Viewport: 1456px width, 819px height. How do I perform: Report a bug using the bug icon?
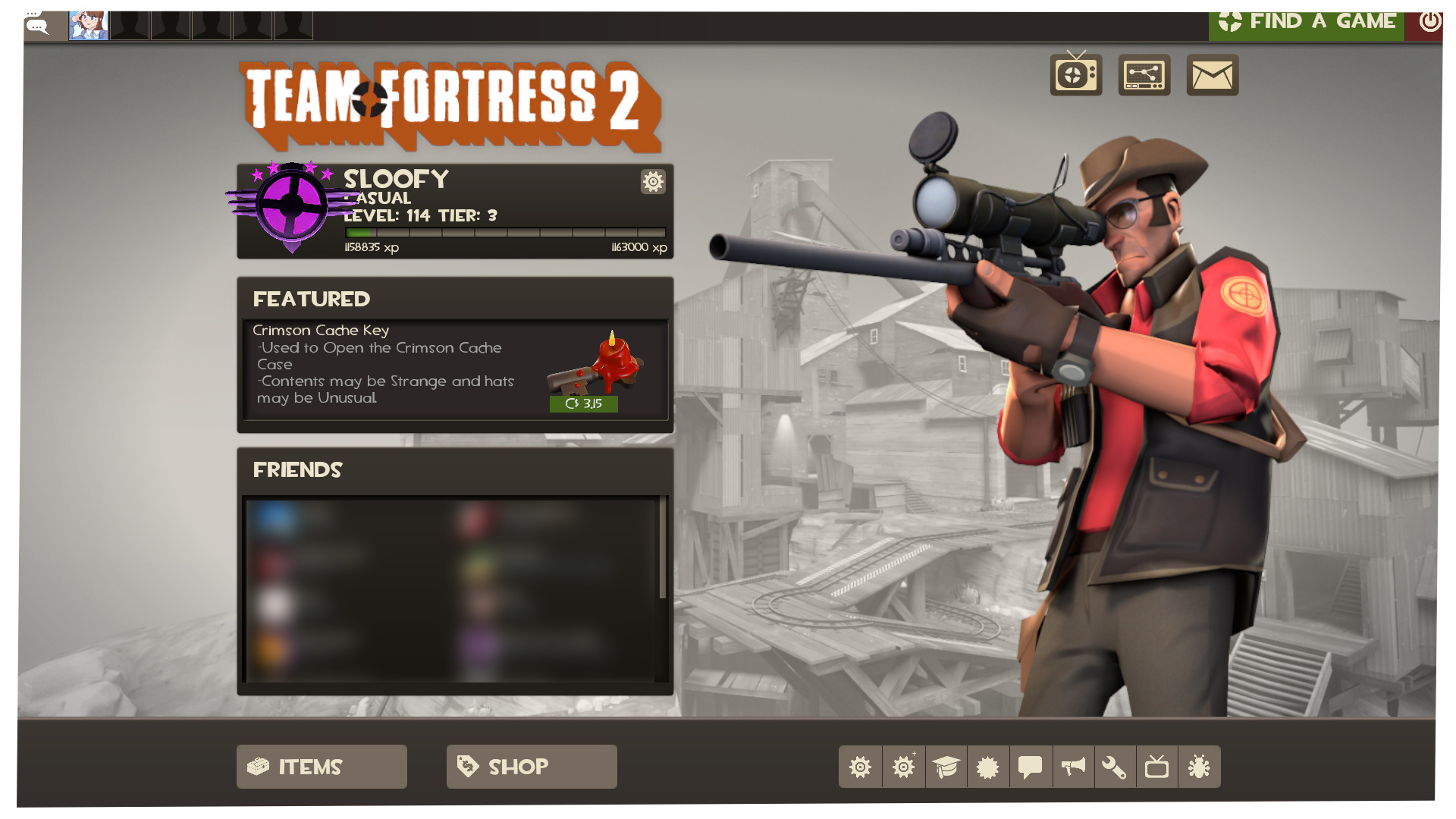coord(1198,767)
